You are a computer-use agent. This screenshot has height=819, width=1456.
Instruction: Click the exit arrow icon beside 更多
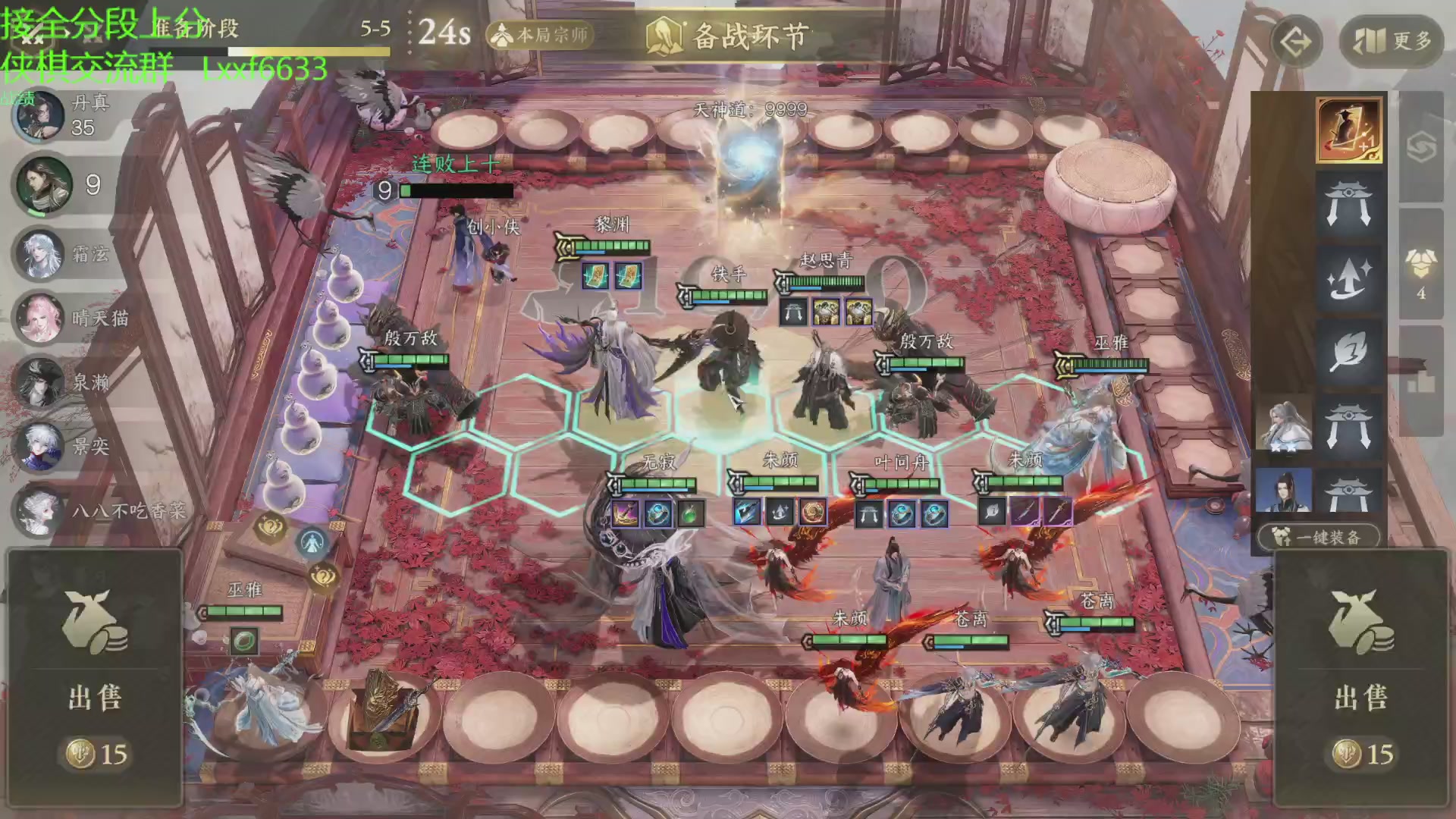click(1296, 42)
